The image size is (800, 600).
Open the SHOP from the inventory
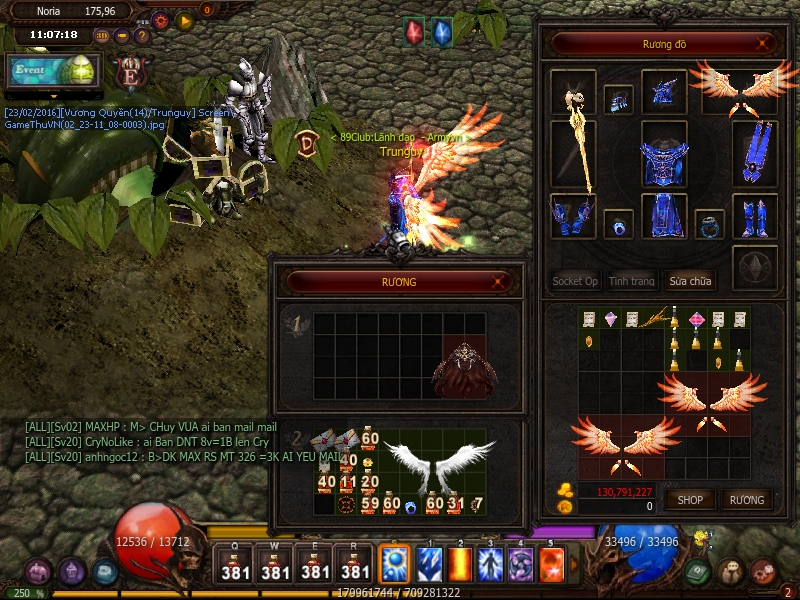click(x=690, y=499)
